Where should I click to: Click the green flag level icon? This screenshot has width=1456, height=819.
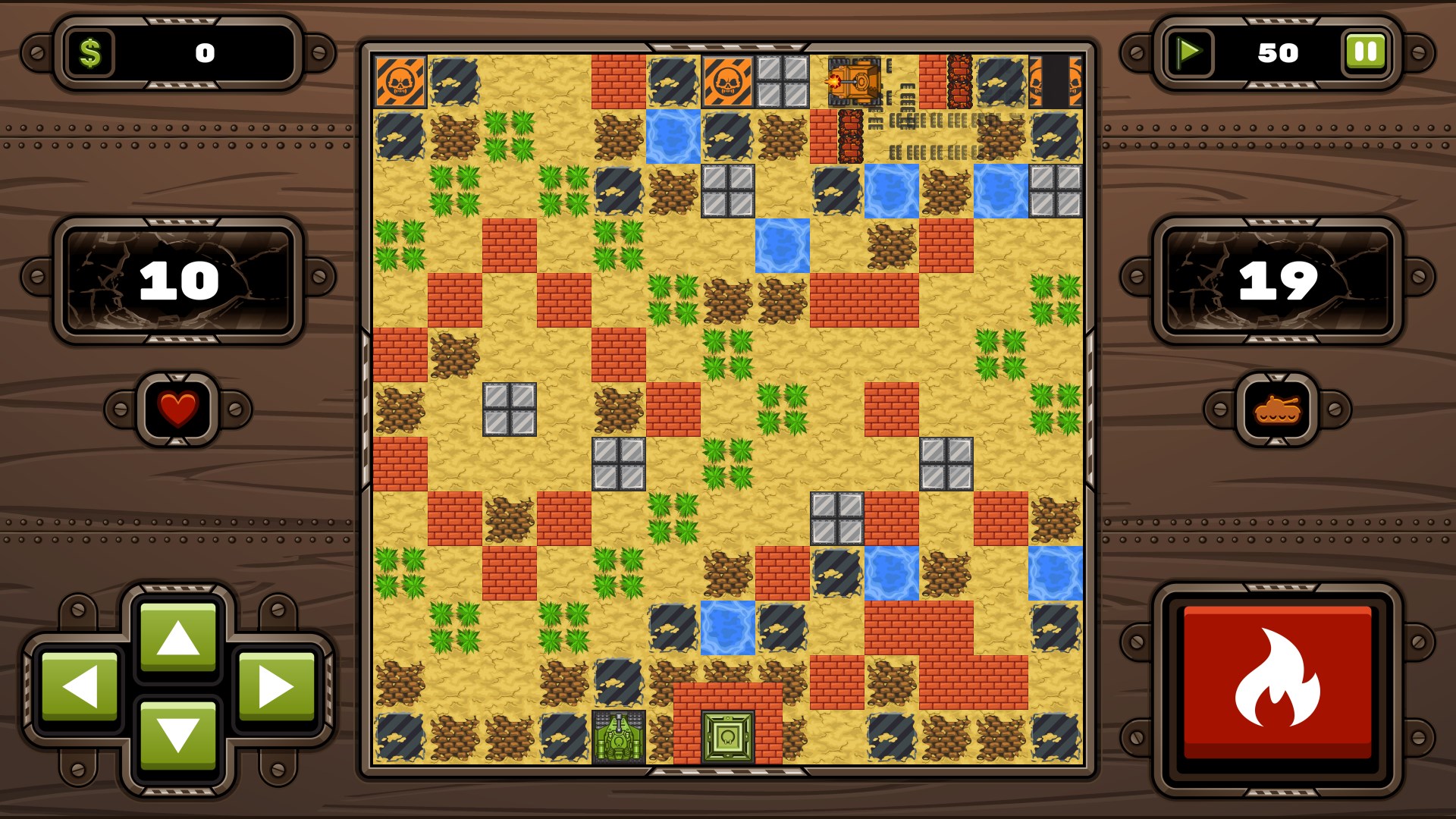1189,52
